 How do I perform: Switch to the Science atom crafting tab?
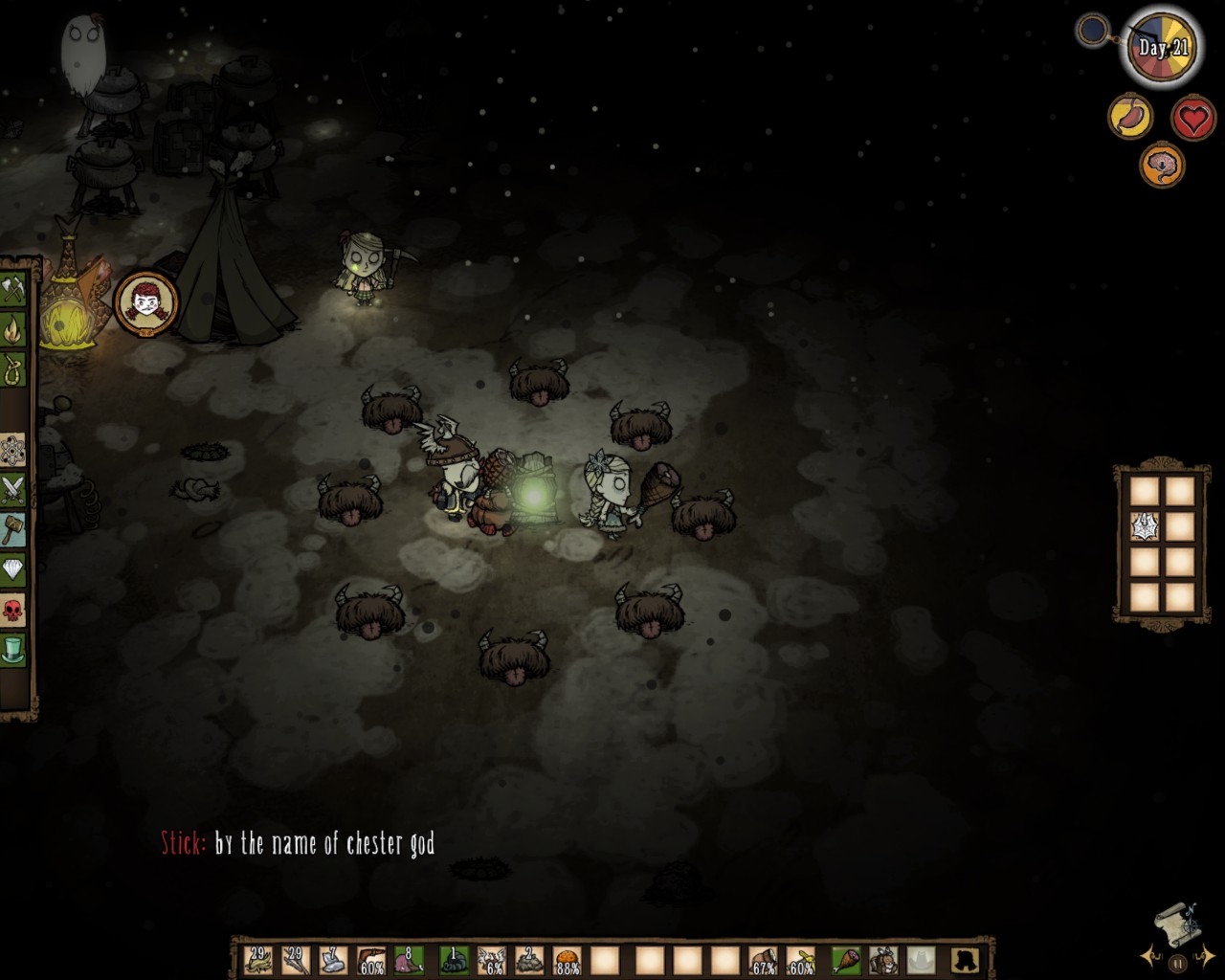pyautogui.click(x=13, y=448)
